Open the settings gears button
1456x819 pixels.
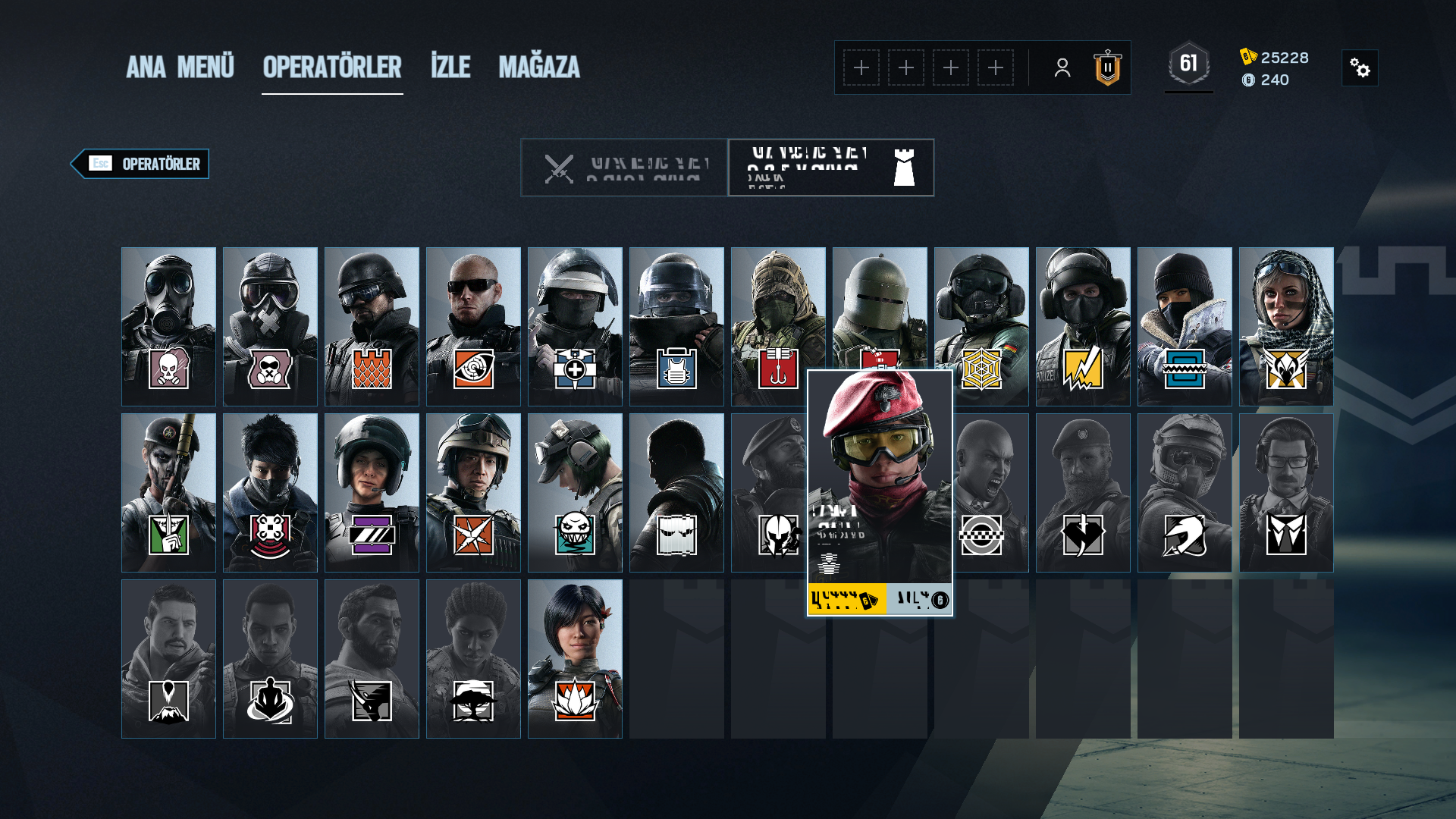click(1360, 68)
